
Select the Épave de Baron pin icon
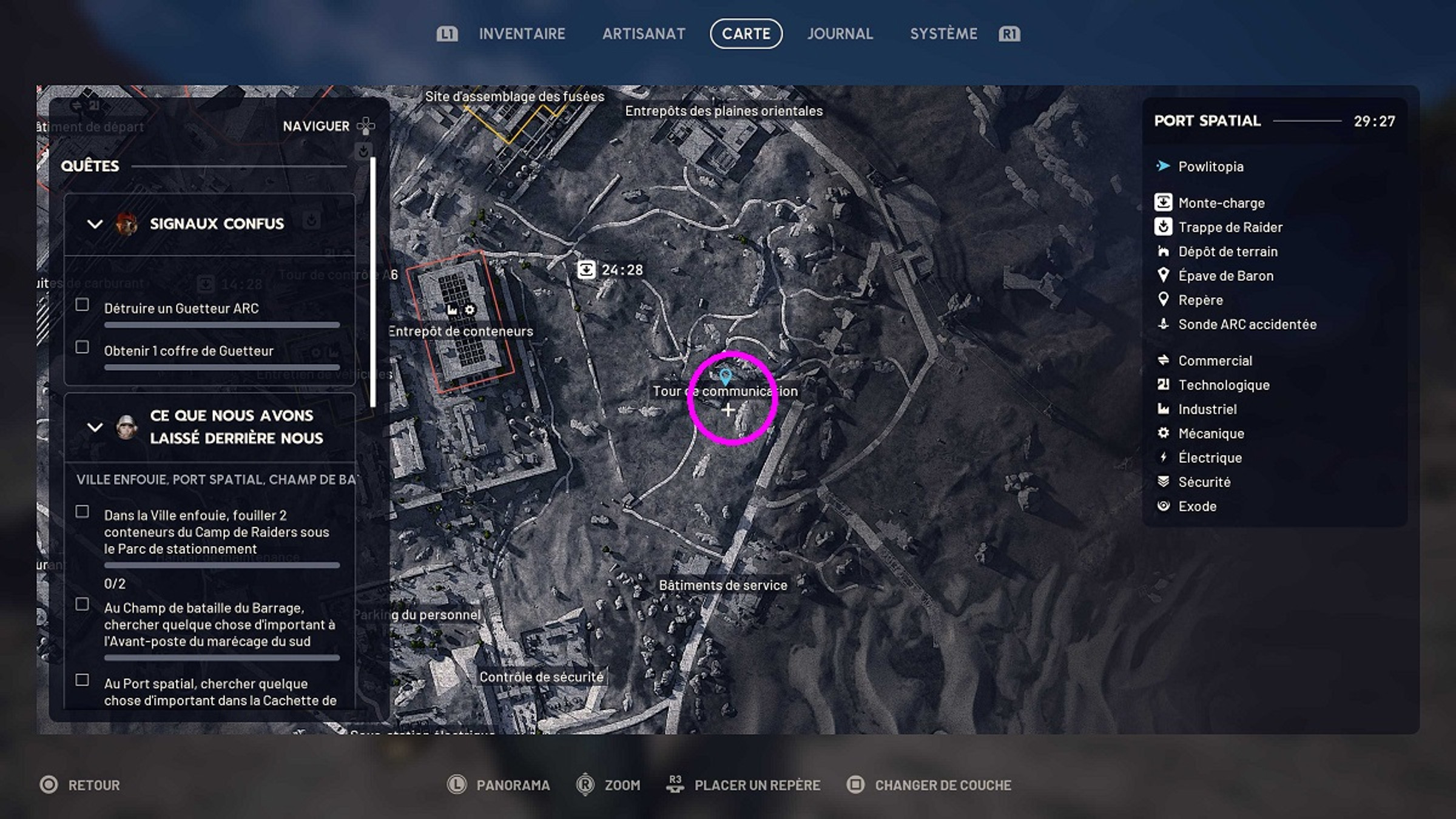coord(1164,275)
